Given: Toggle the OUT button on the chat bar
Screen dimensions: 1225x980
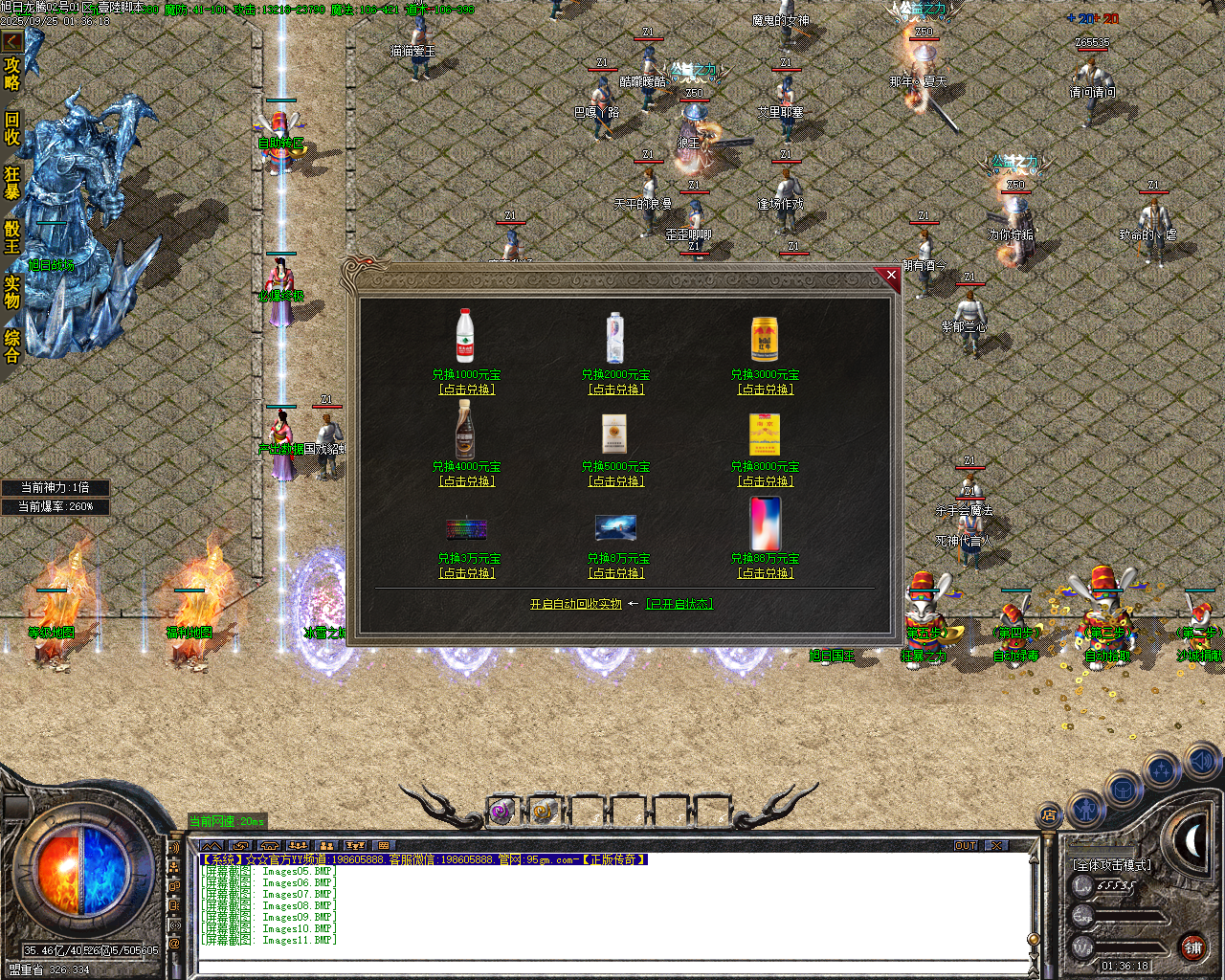Looking at the screenshot, I should [967, 845].
